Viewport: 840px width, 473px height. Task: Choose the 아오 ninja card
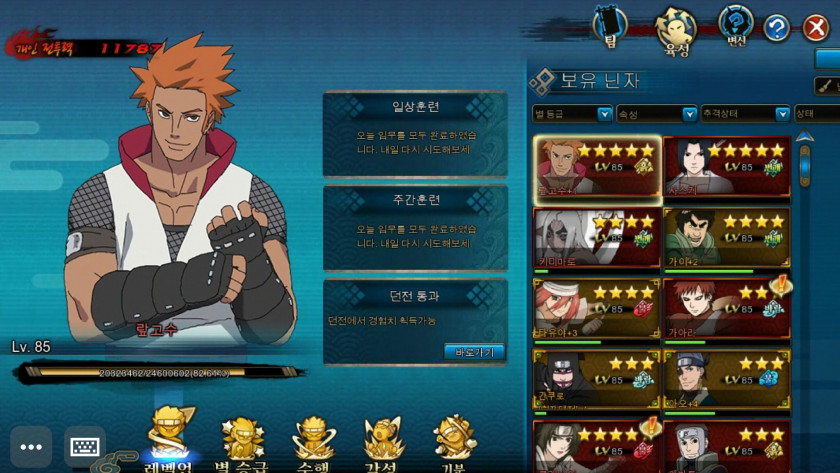pyautogui.click(x=727, y=378)
